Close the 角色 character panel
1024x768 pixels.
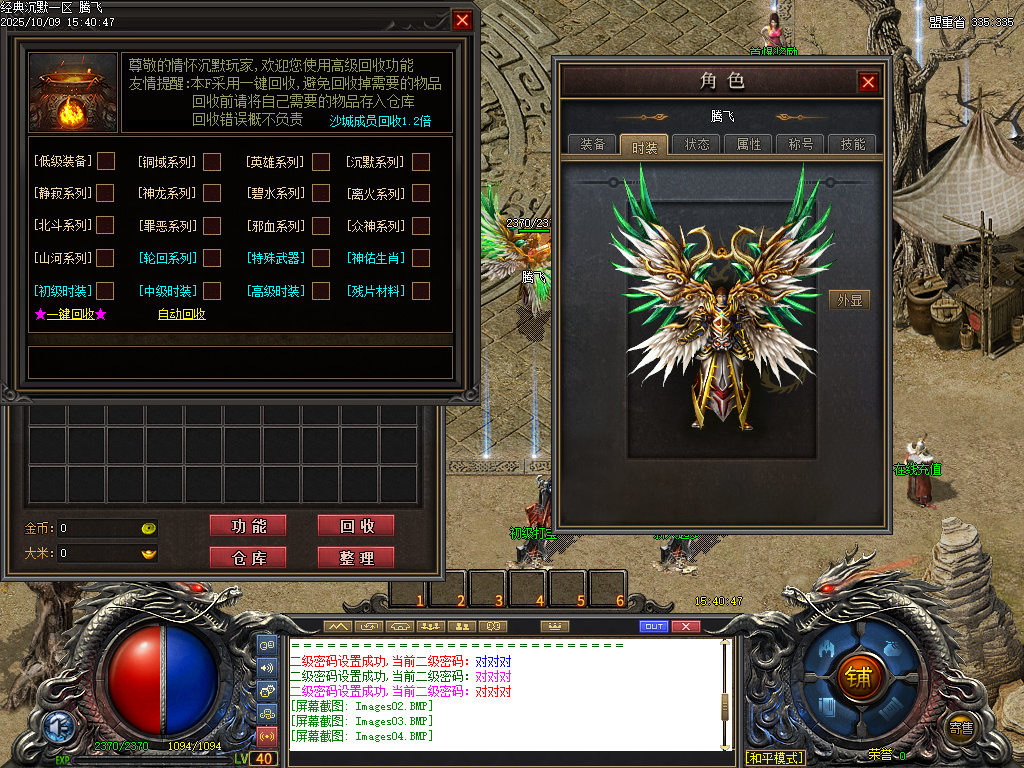[x=868, y=82]
